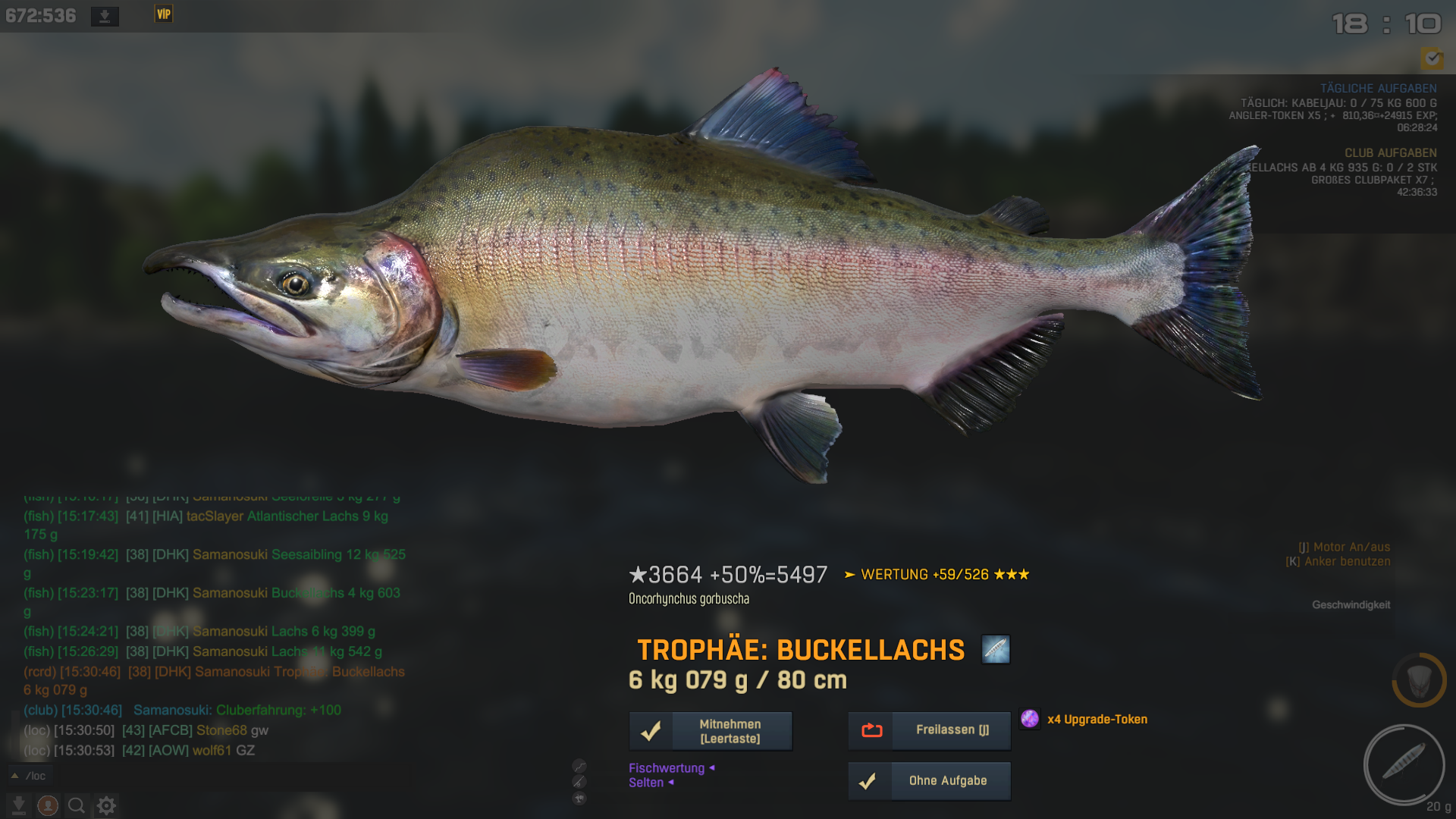The height and width of the screenshot is (819, 1456).
Task: Release the fish with the Freilassen button
Action: click(929, 730)
